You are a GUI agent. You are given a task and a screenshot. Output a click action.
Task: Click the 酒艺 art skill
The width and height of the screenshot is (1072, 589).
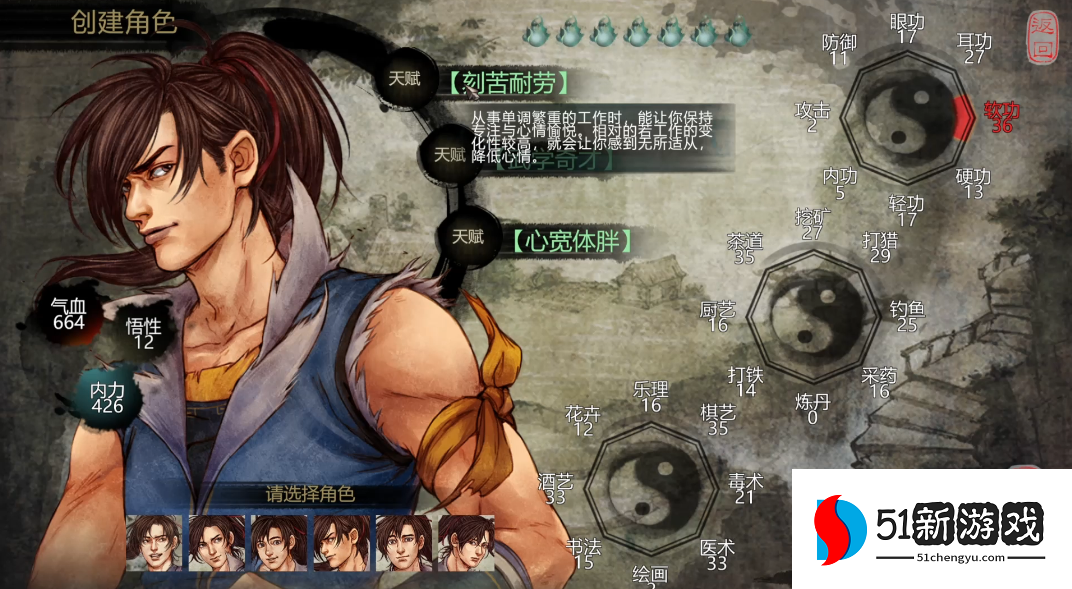pyautogui.click(x=556, y=489)
